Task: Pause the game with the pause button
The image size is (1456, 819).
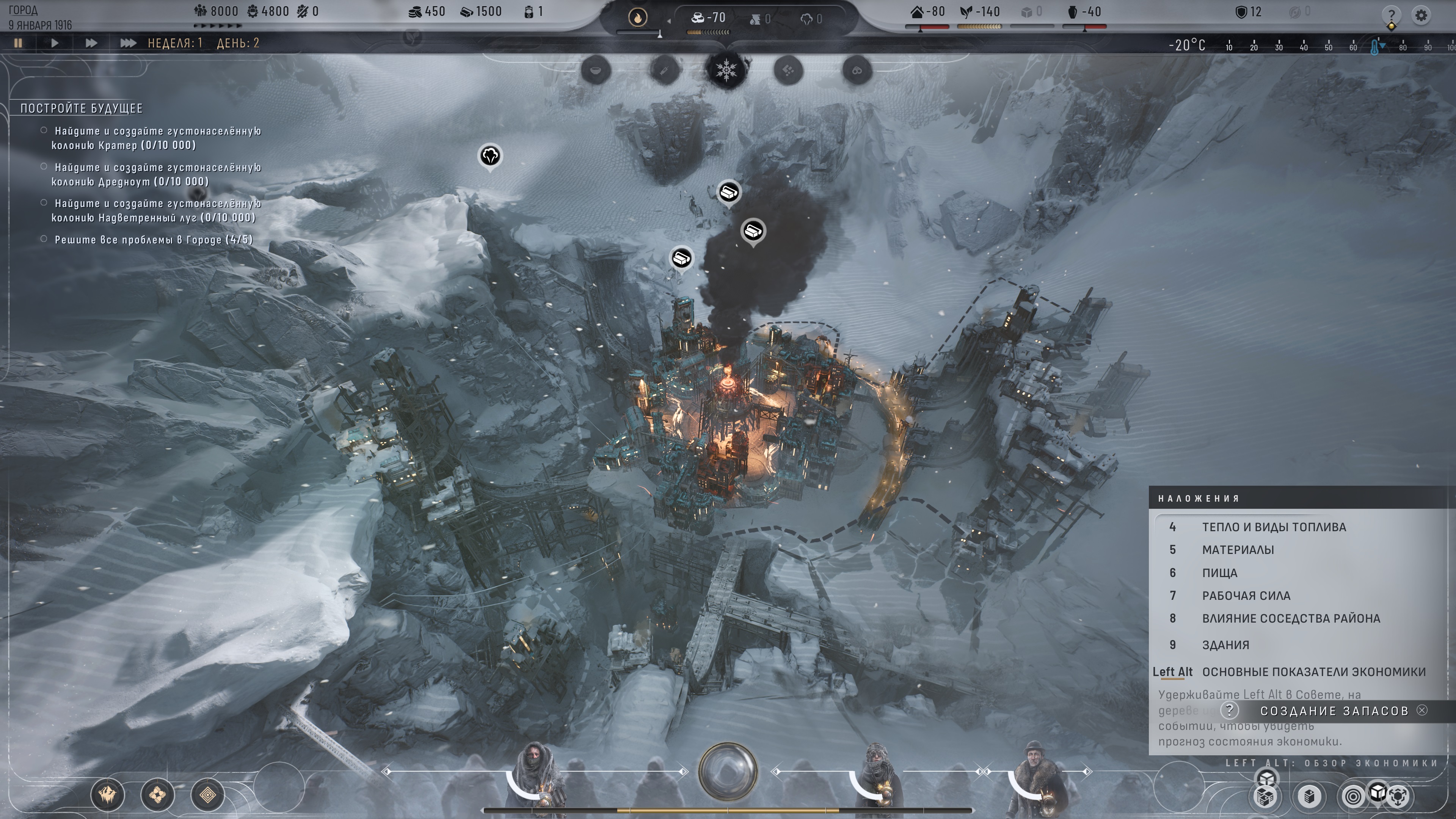Action: (x=18, y=43)
